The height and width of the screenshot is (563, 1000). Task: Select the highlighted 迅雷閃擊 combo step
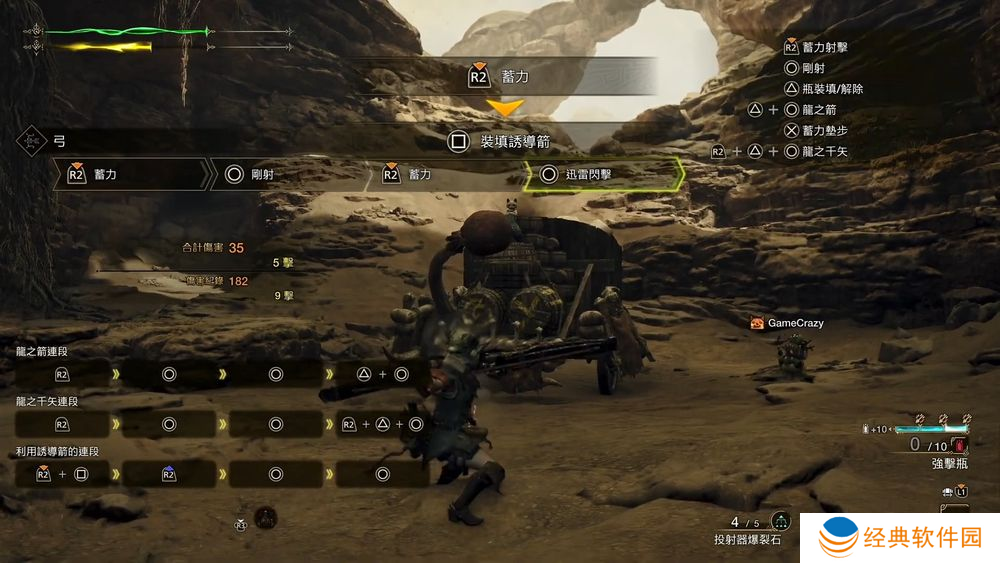point(603,174)
